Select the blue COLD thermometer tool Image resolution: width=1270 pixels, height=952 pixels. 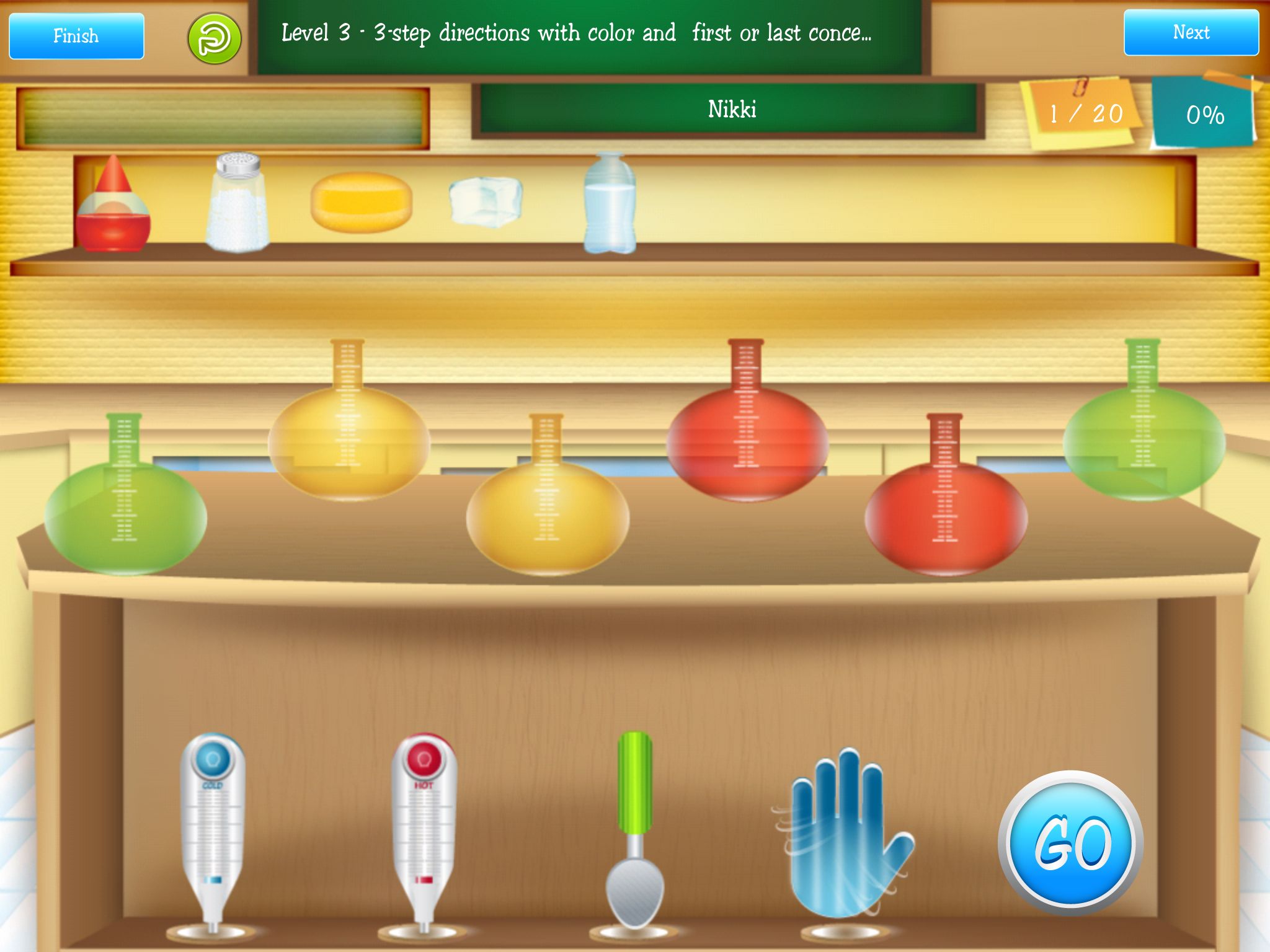[x=213, y=824]
